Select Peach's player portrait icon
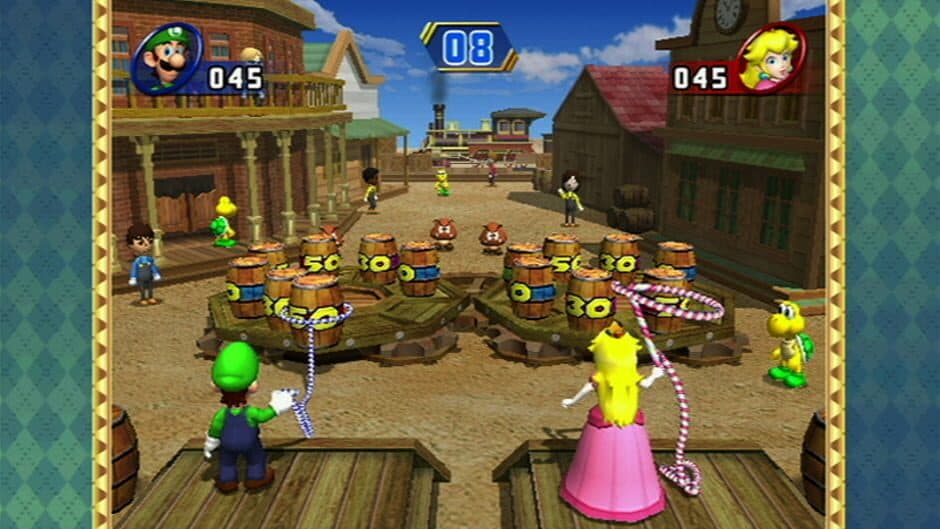Image resolution: width=940 pixels, height=529 pixels. click(x=771, y=58)
